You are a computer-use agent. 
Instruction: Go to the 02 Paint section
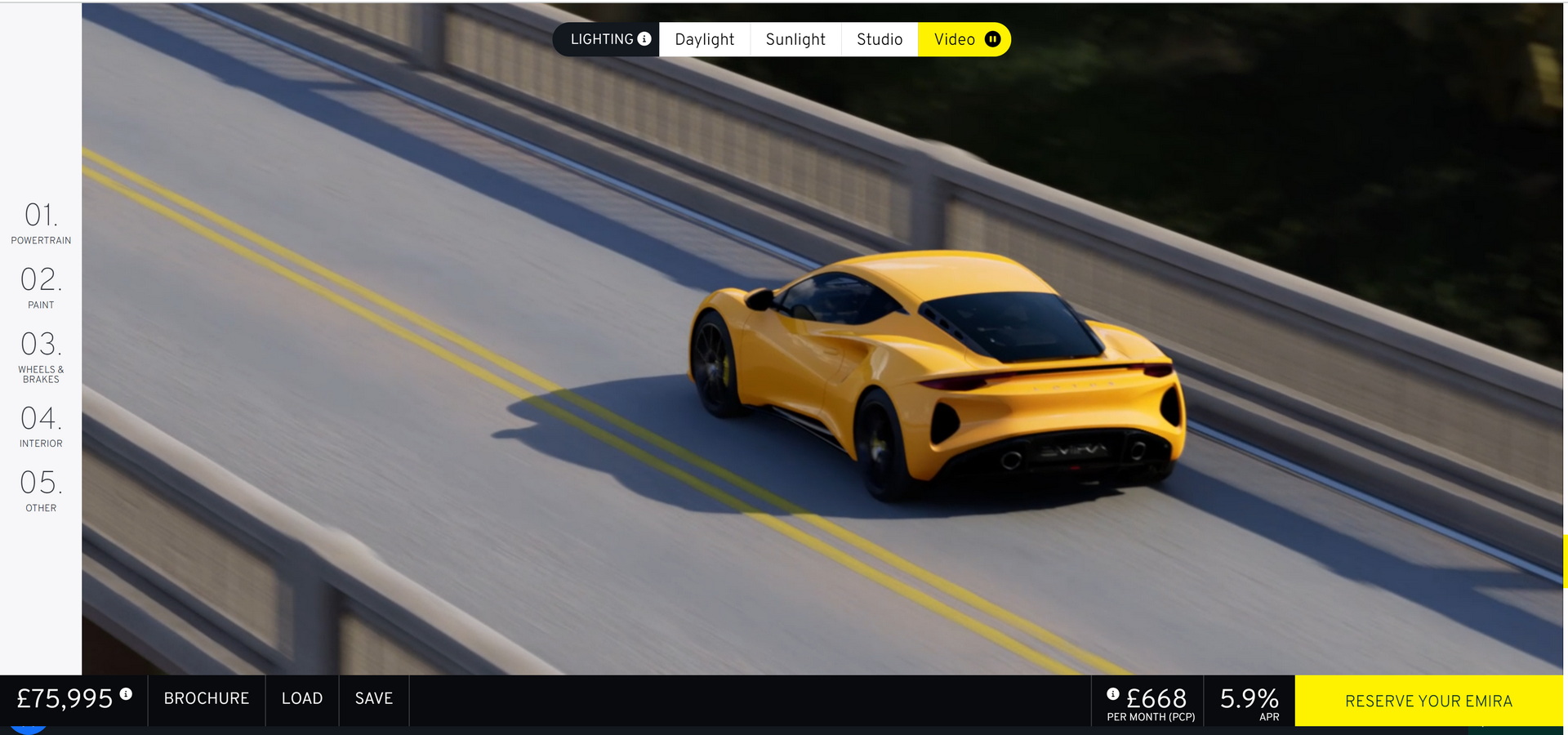tap(41, 287)
